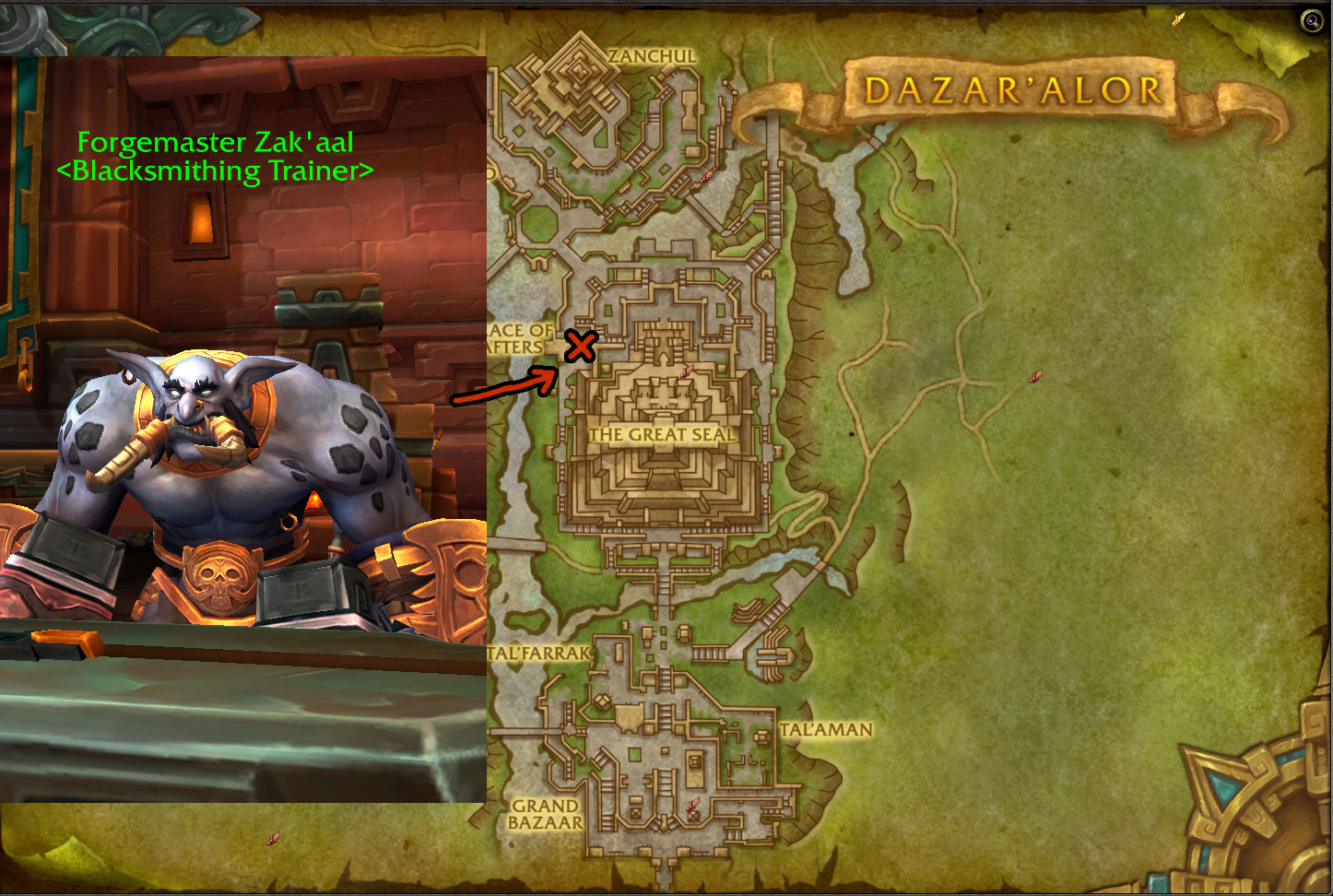Select the flight point atop The Great Seal
This screenshot has width=1333, height=896.
pyautogui.click(x=686, y=371)
